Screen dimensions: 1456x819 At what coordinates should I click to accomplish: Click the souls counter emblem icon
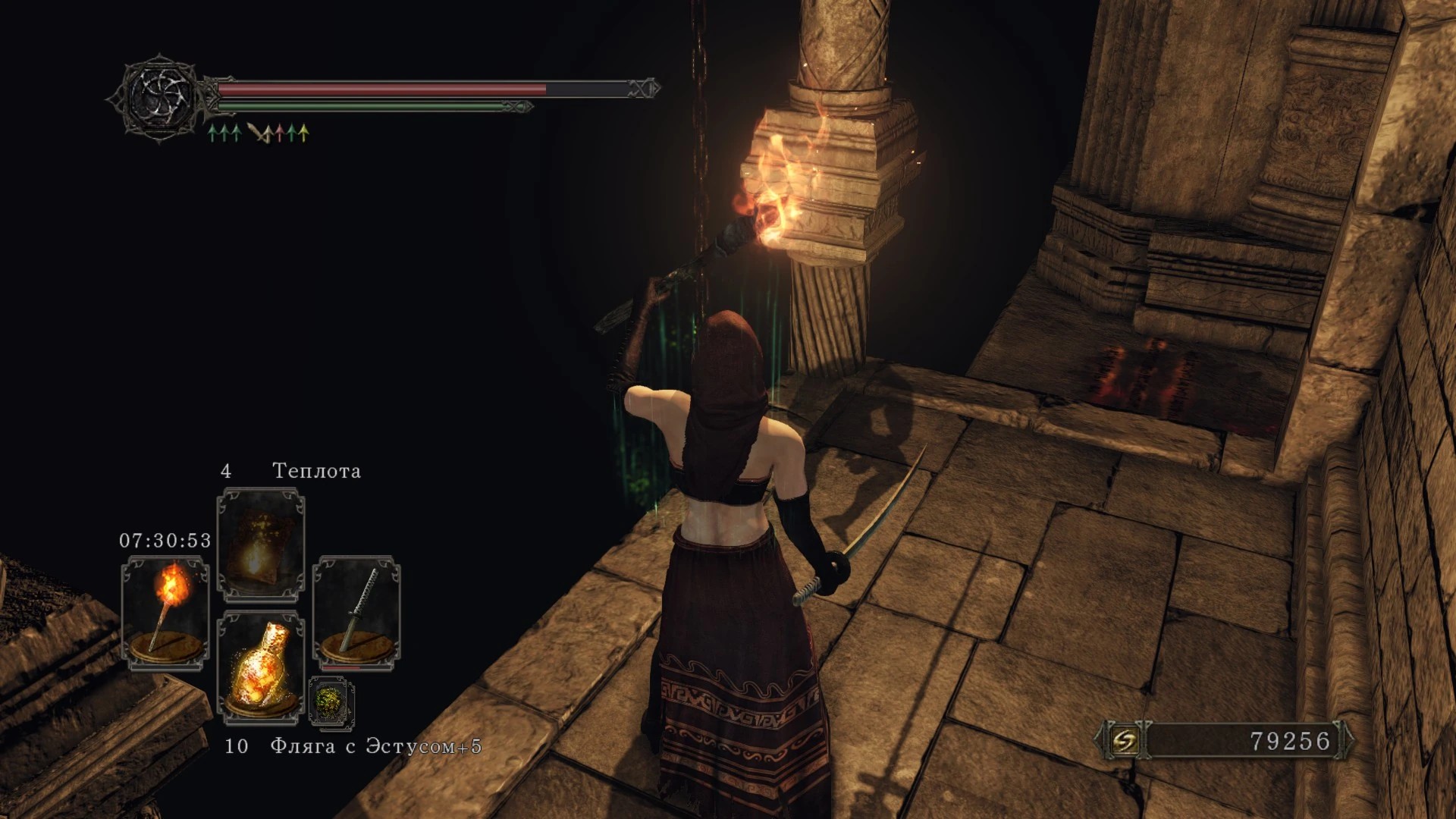click(1124, 740)
